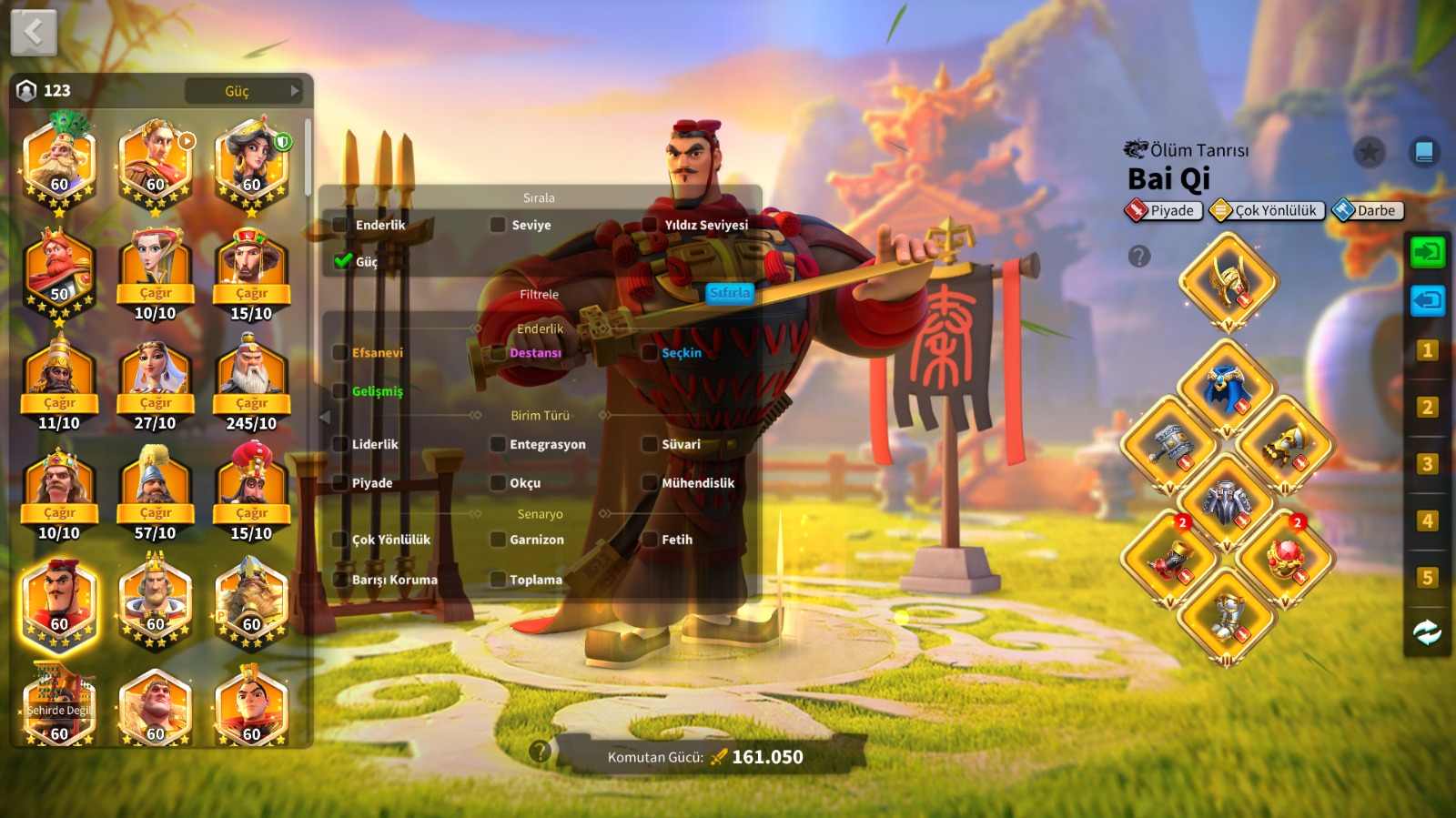This screenshot has height=818, width=1456.
Task: Filter by Destansı rarity
Action: (x=498, y=353)
